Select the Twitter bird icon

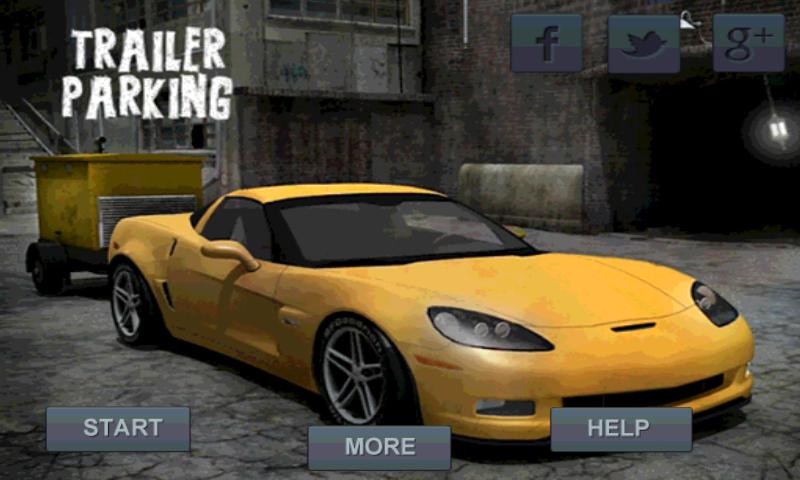pyautogui.click(x=644, y=43)
